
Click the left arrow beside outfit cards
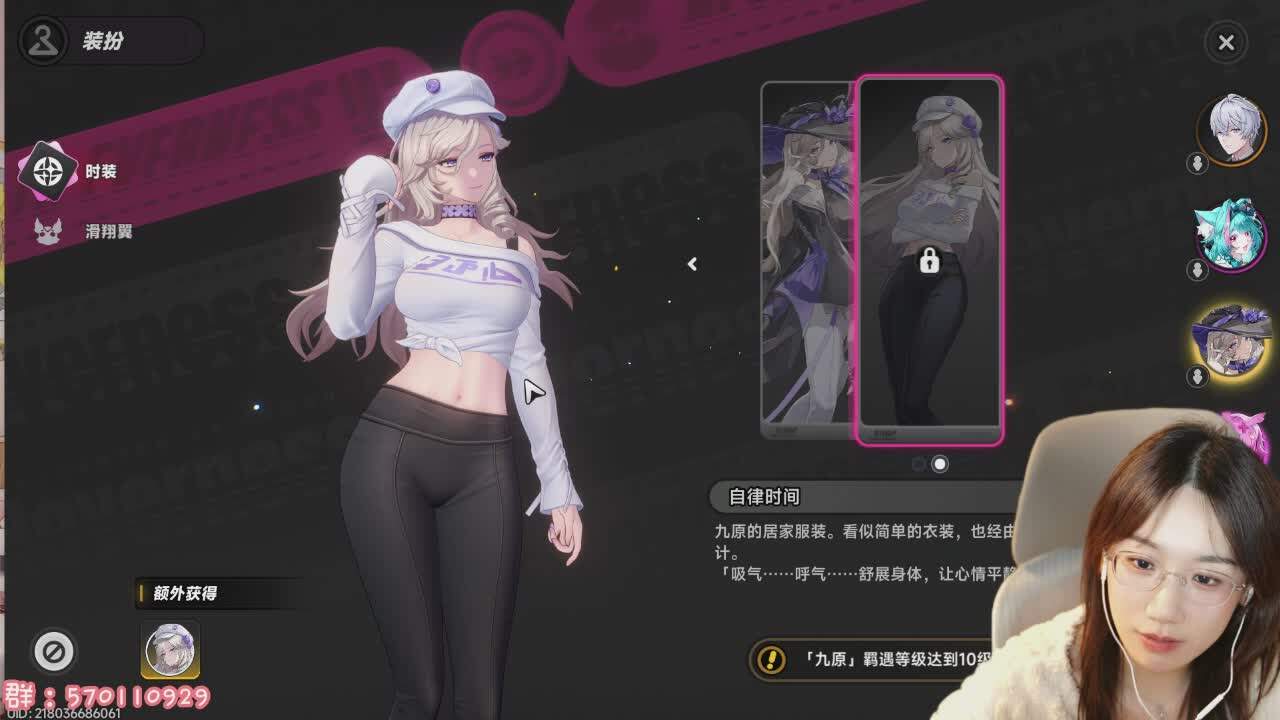pos(692,264)
